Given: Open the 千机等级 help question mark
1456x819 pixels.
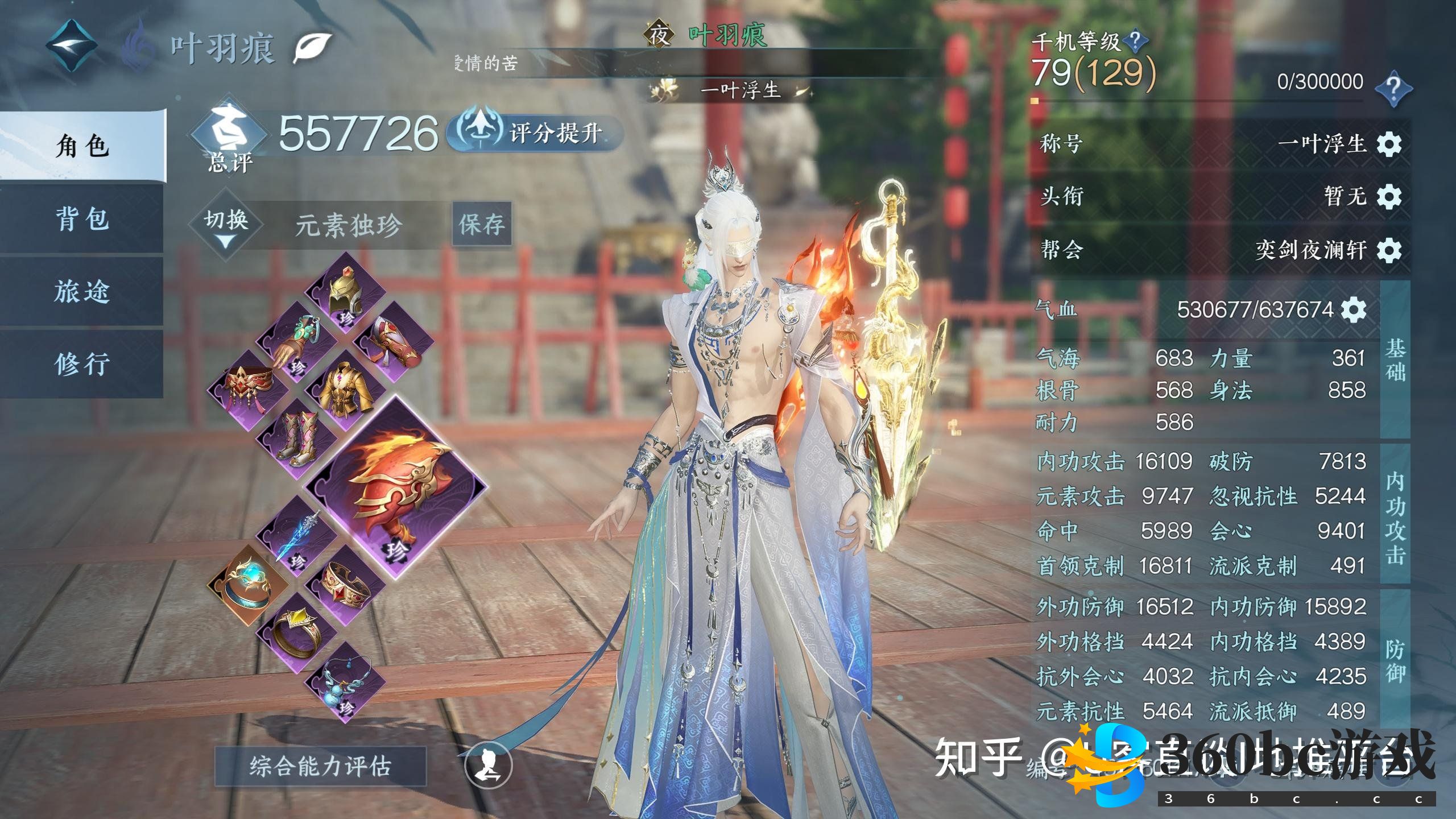Looking at the screenshot, I should tap(1134, 41).
